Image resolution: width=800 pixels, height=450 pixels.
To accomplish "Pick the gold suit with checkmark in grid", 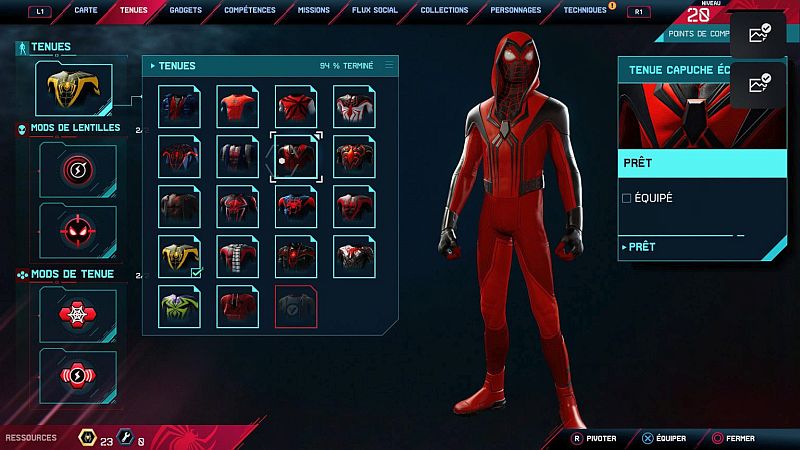I will 180,256.
